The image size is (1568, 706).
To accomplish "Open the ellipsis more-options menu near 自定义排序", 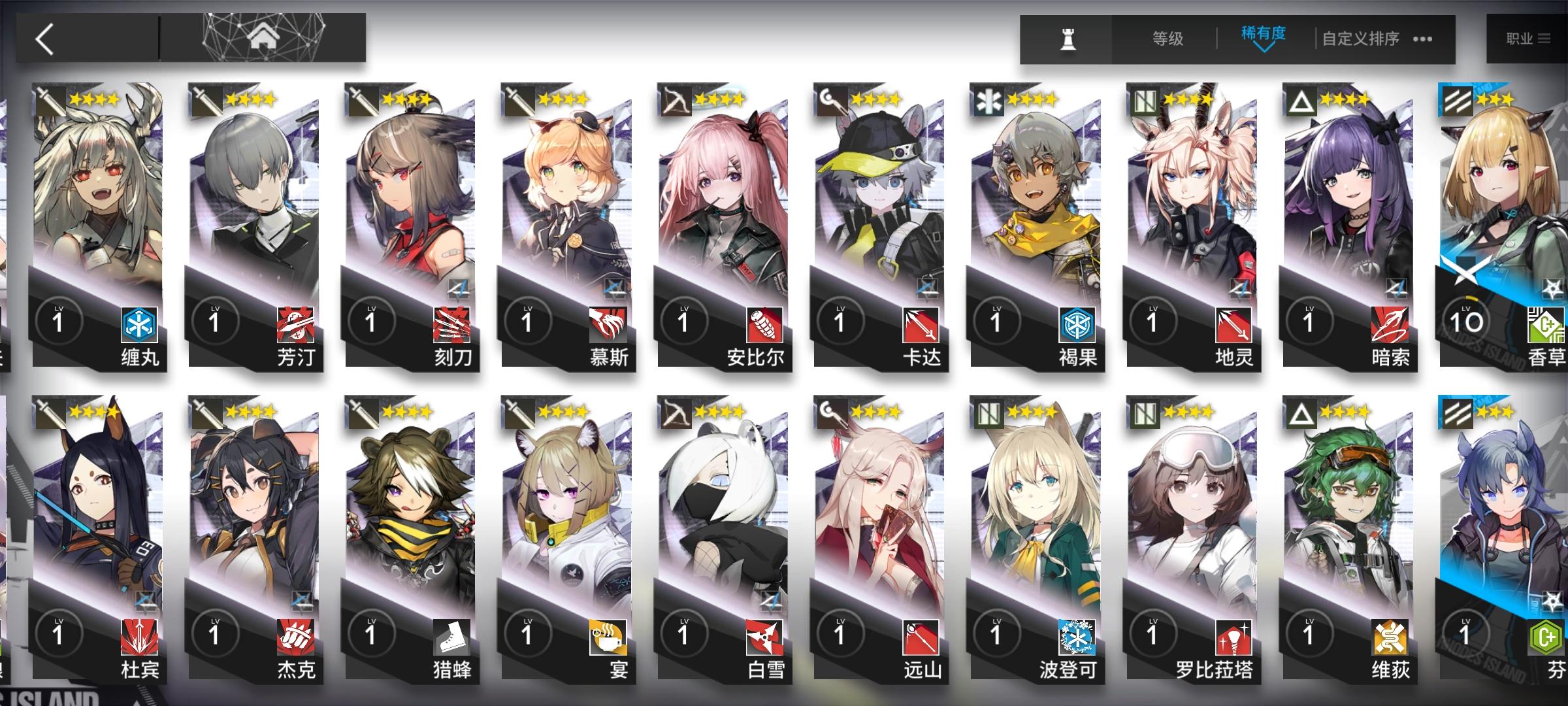I will click(x=1421, y=39).
